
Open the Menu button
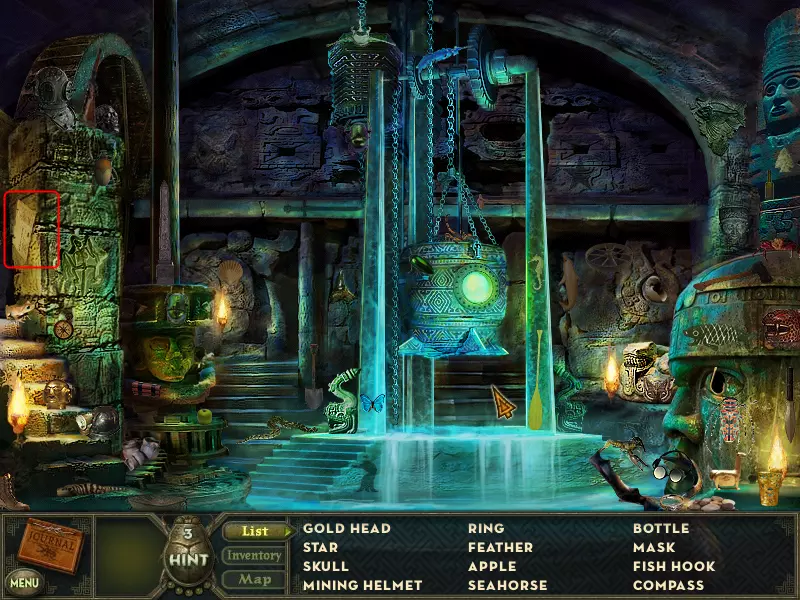click(23, 581)
